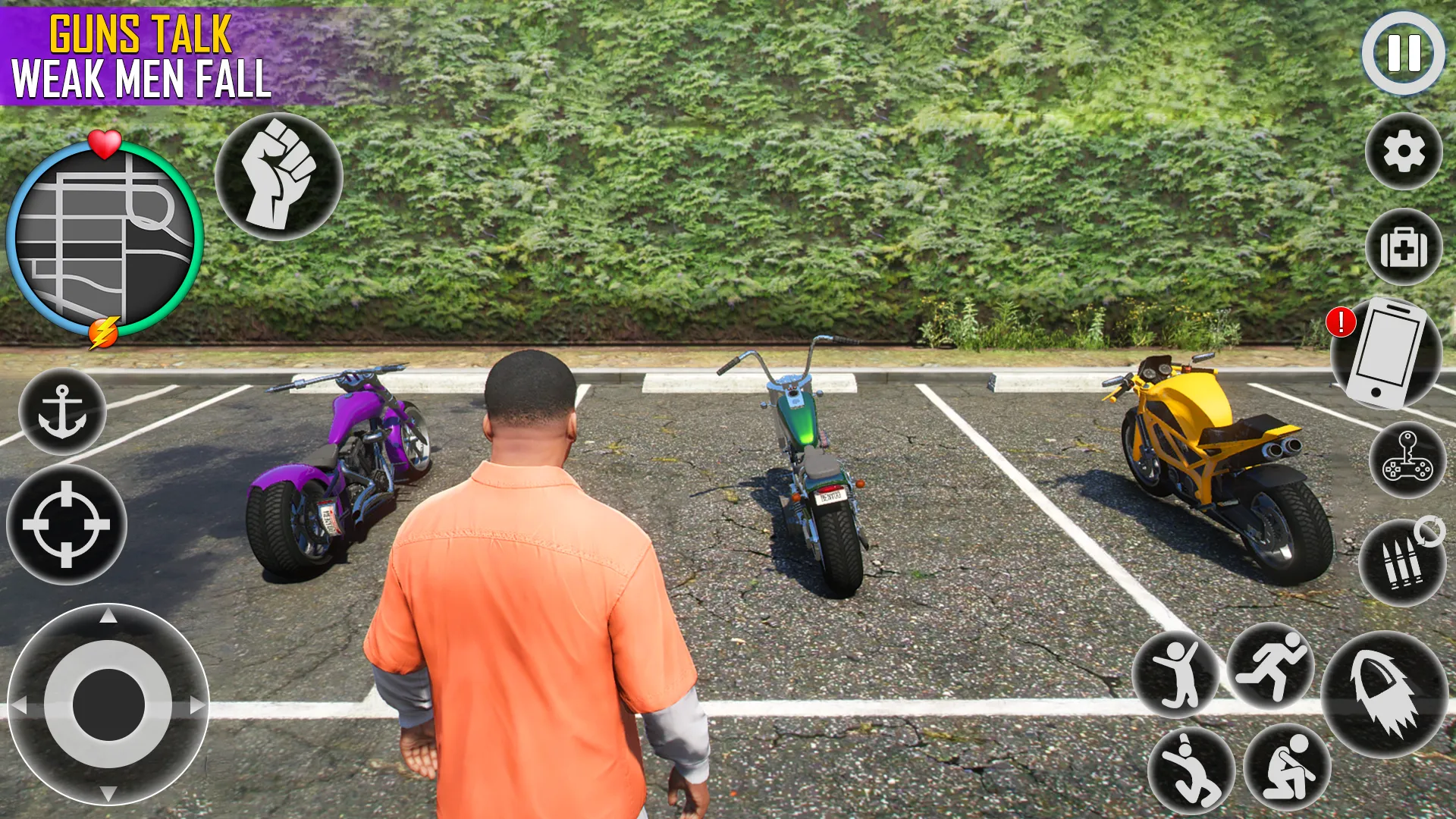Tap the sliding figure action button
Screen dimensions: 1456x819
pos(1191,770)
